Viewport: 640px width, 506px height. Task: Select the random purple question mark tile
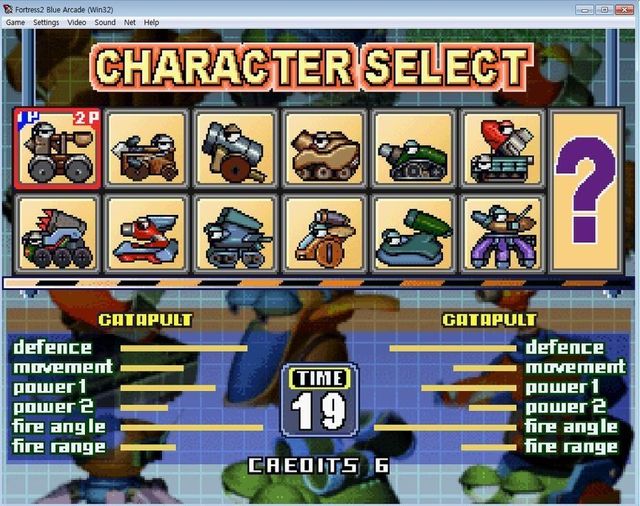click(x=585, y=190)
